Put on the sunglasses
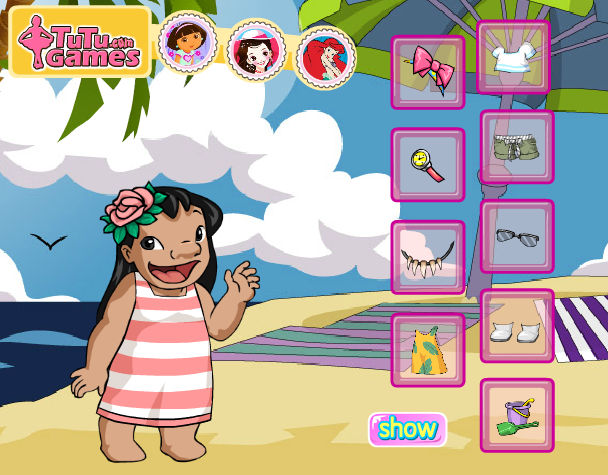 pyautogui.click(x=516, y=237)
